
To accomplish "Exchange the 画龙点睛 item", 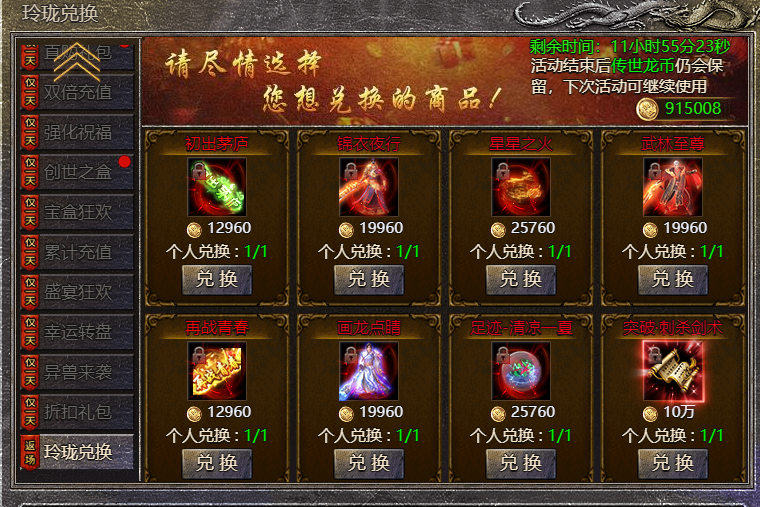I will coord(369,463).
